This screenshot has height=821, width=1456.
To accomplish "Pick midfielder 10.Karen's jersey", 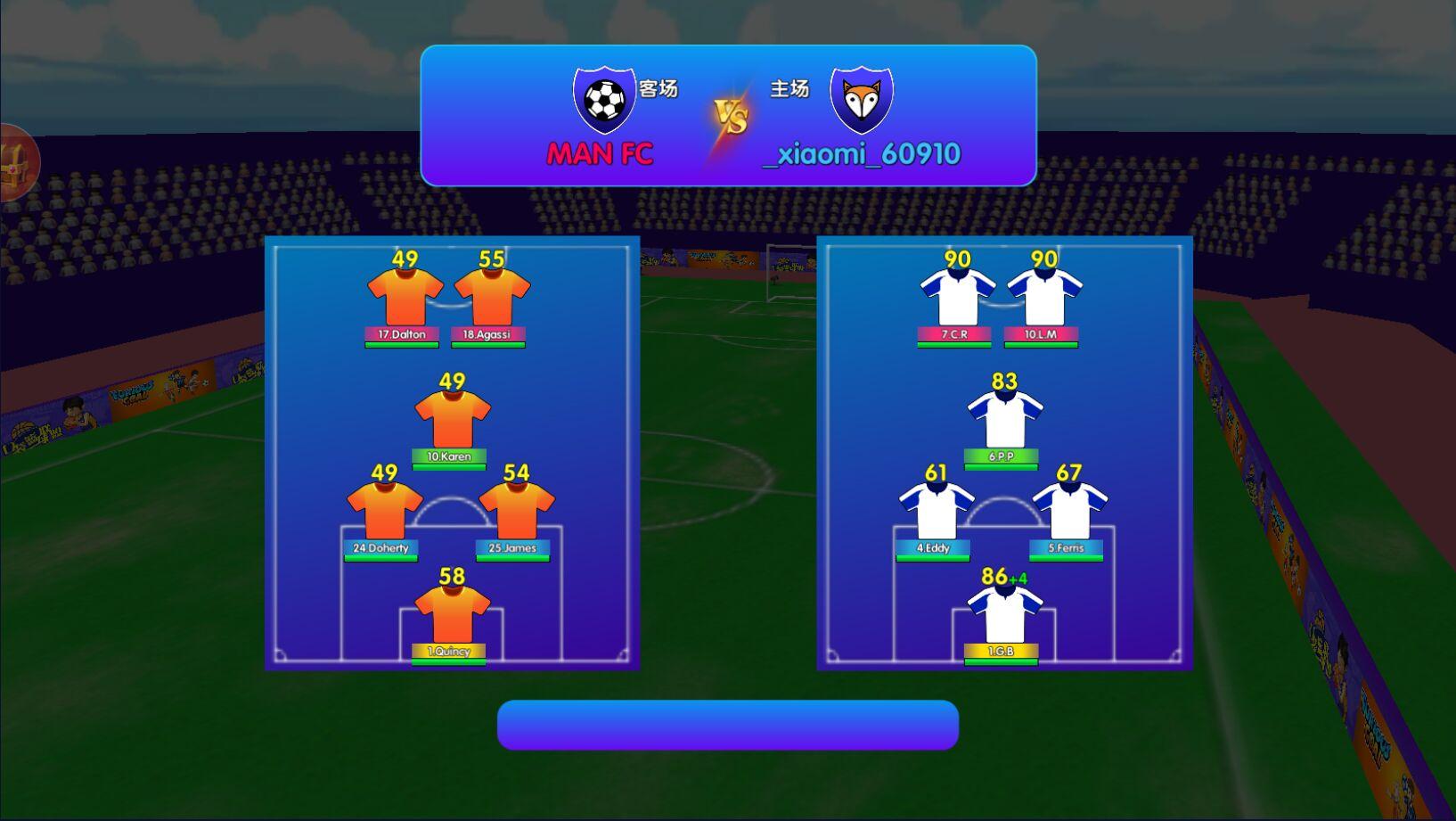I will pos(452,419).
